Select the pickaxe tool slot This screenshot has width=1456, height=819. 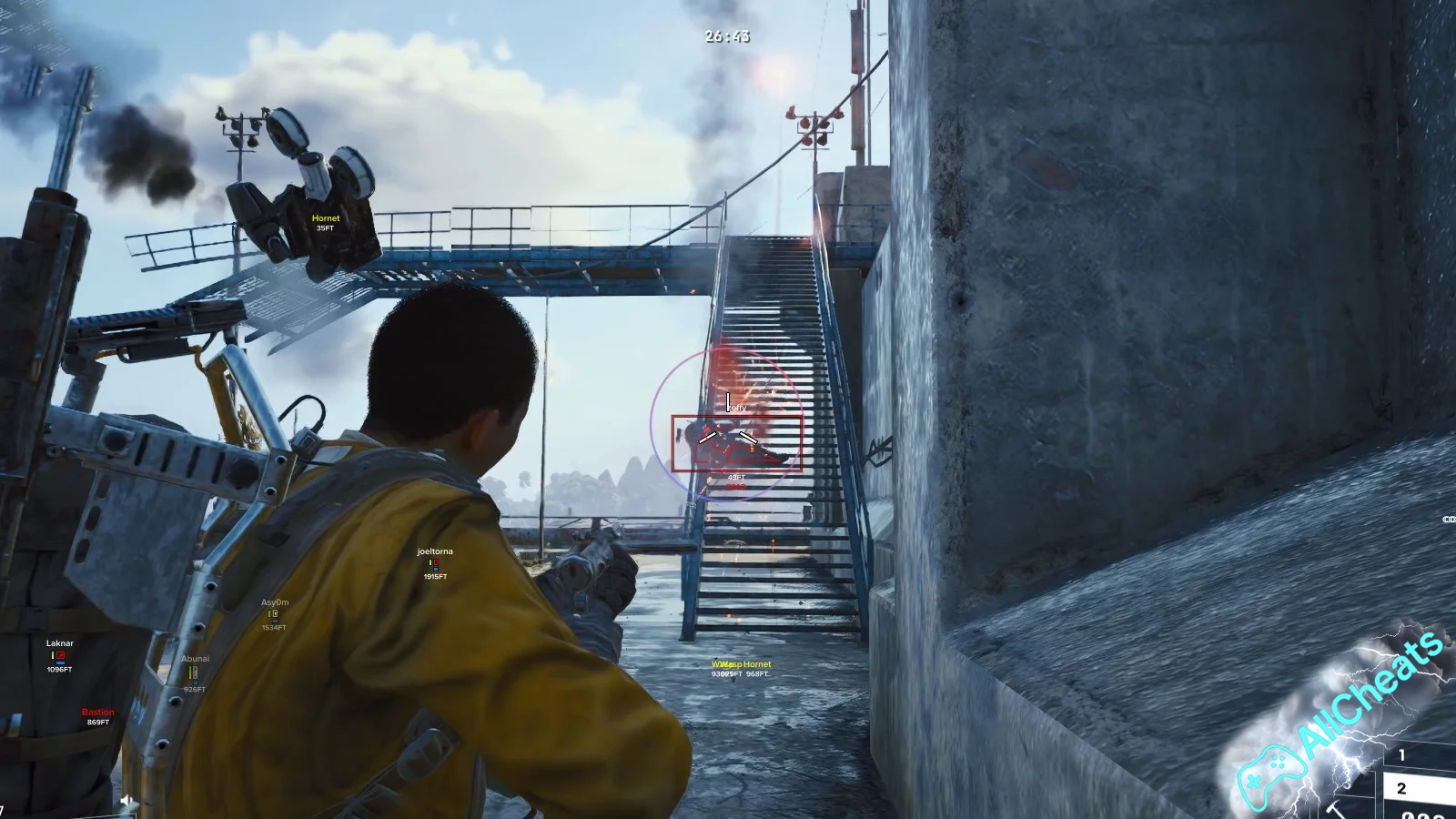click(x=1337, y=809)
